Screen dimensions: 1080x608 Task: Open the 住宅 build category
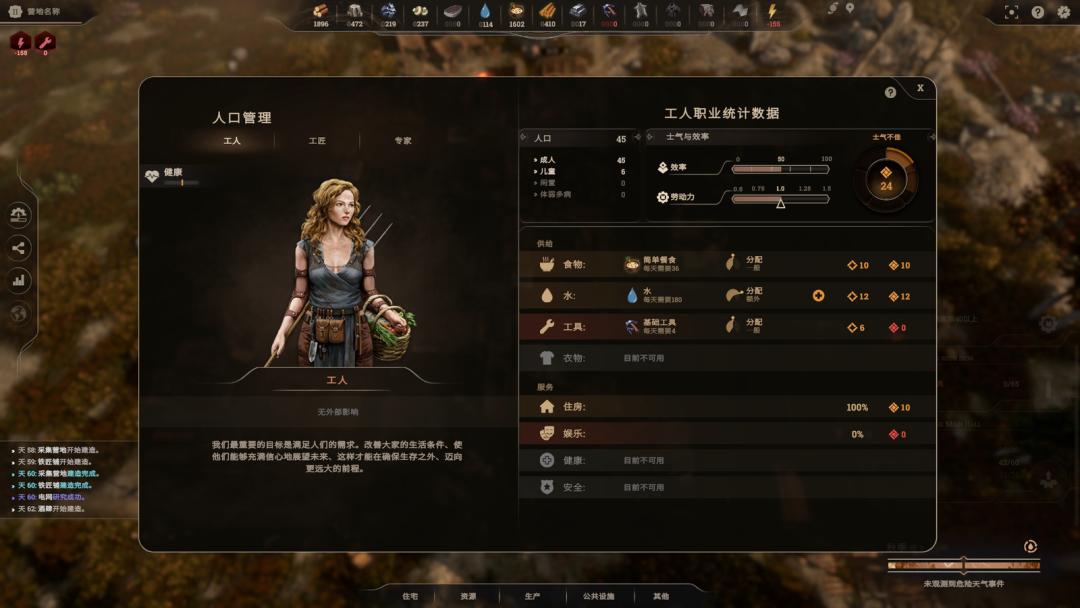click(410, 596)
